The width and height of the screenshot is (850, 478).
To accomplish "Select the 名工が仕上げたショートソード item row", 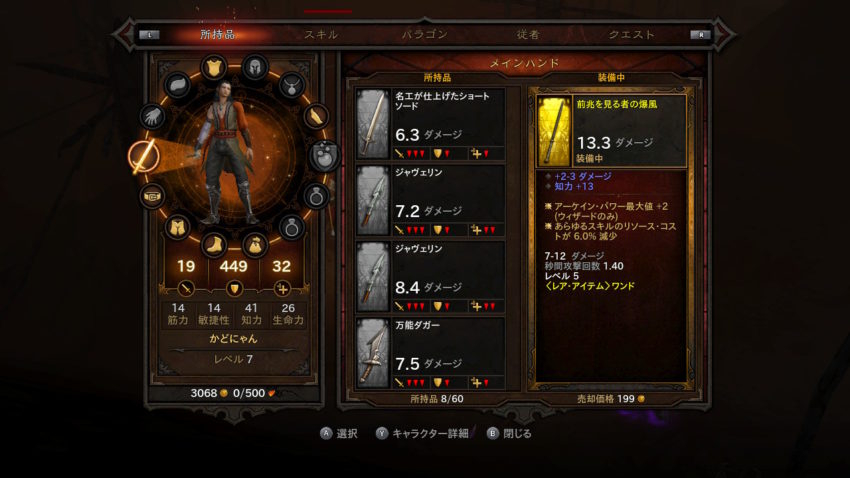I will tap(430, 124).
